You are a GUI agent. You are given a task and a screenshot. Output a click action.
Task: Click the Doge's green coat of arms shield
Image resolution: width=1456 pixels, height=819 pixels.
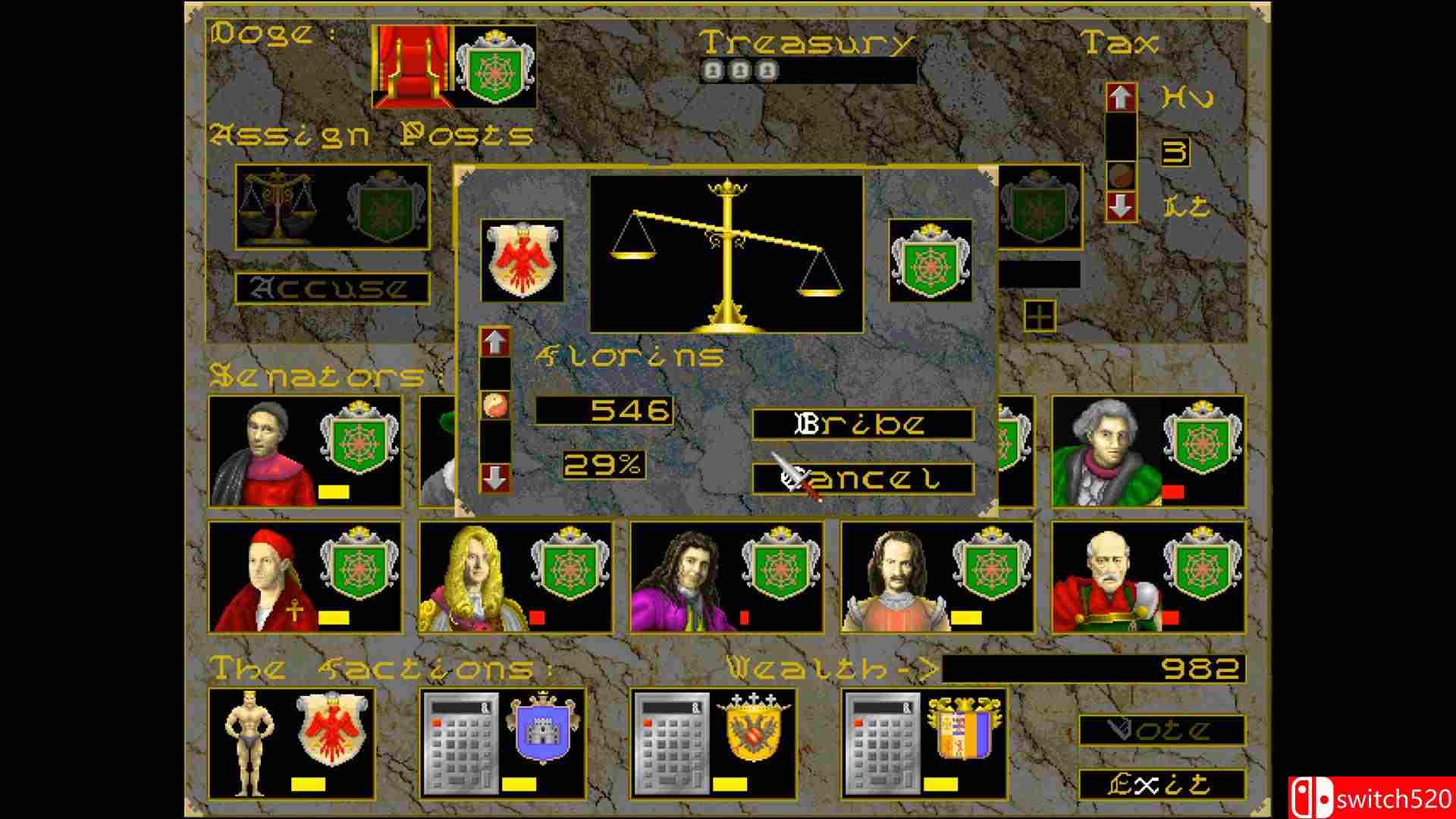tap(494, 68)
